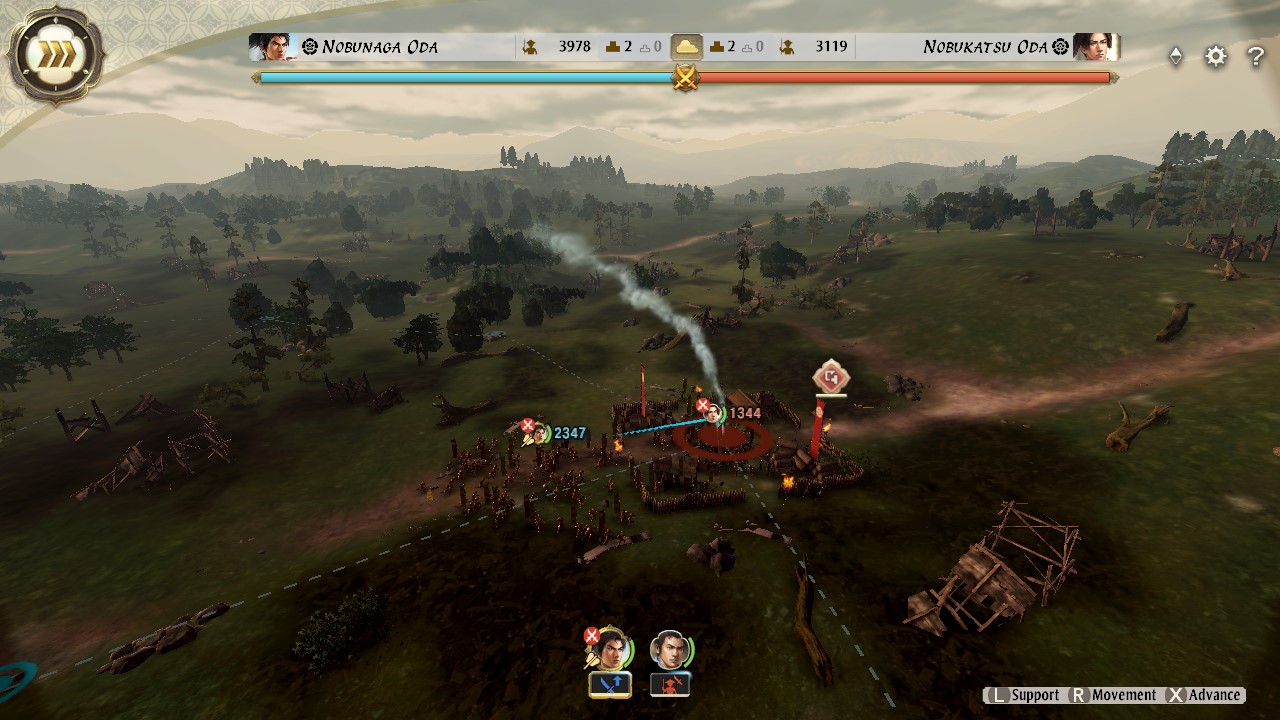Open the settings gear icon
Viewport: 1280px width, 720px height.
pos(1215,57)
